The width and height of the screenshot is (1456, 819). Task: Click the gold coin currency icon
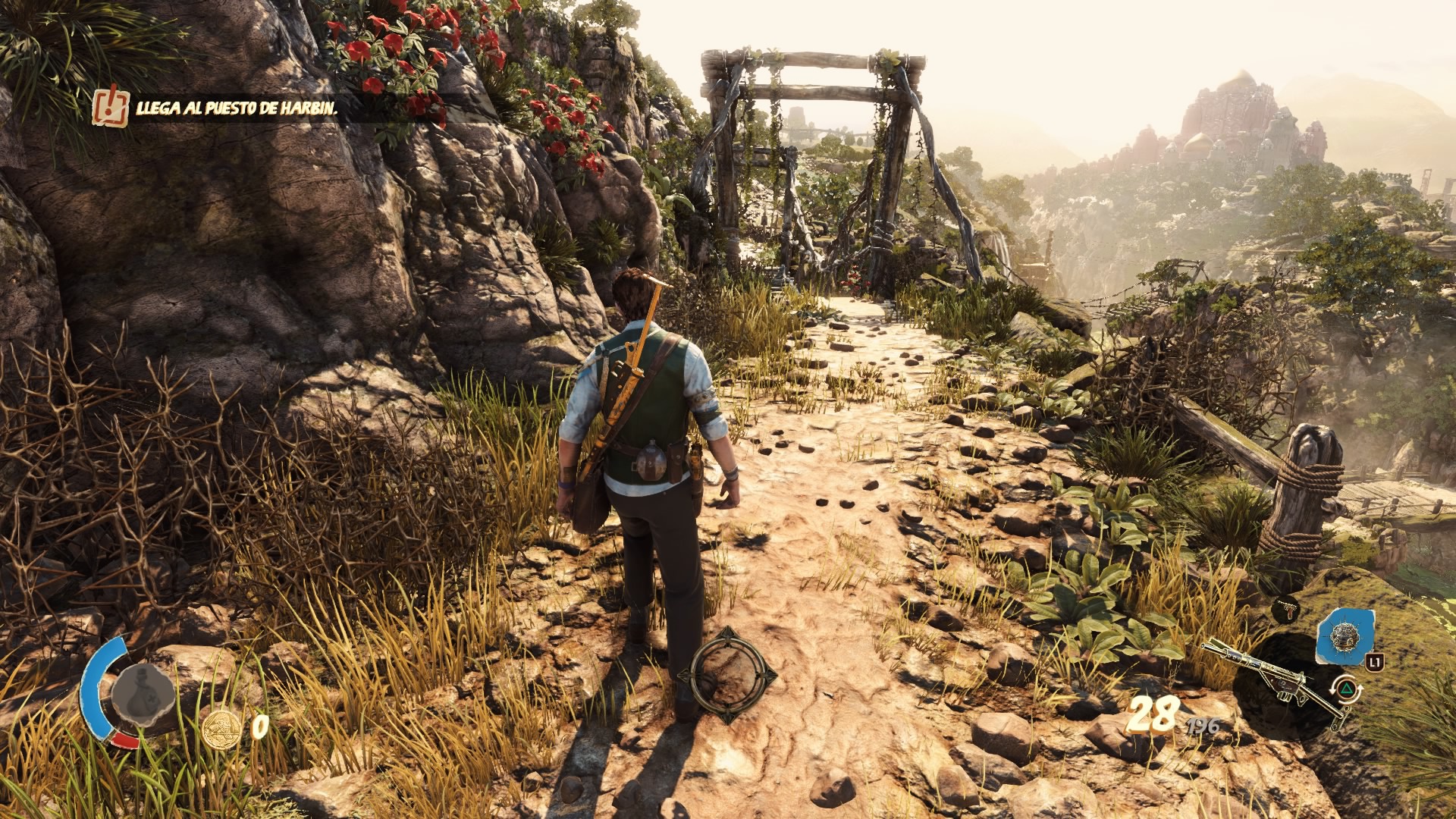coord(221,730)
